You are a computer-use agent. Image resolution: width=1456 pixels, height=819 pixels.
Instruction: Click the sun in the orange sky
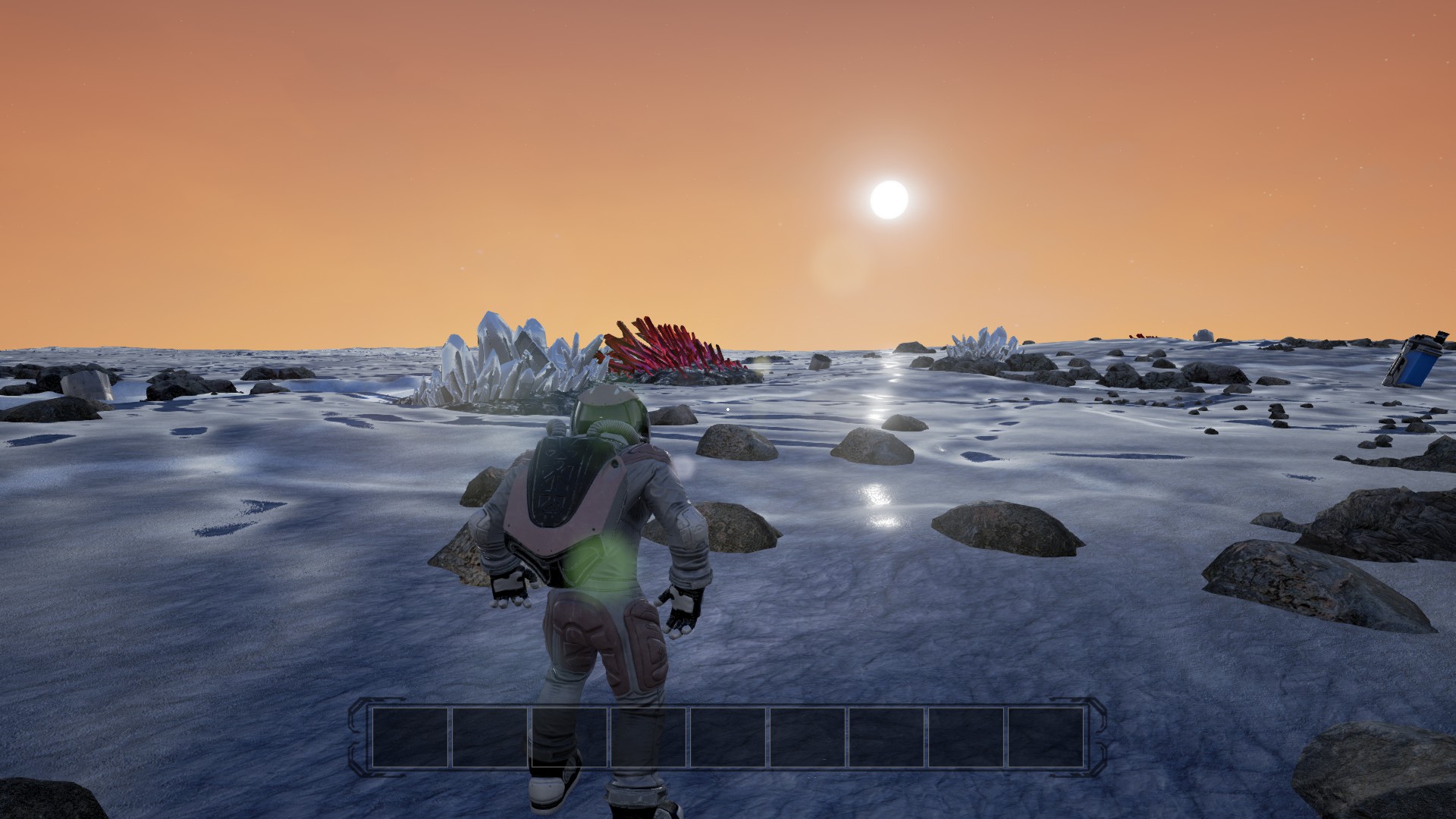click(x=891, y=199)
